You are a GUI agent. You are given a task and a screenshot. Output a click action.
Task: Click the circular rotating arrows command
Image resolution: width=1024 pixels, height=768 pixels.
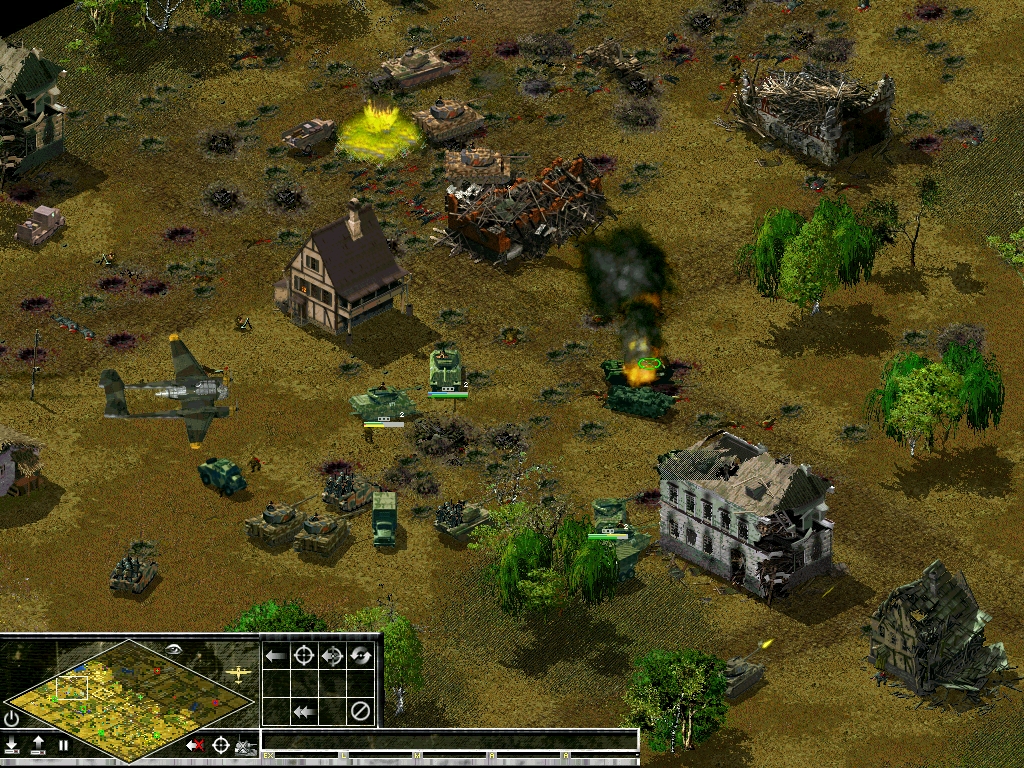click(x=361, y=656)
